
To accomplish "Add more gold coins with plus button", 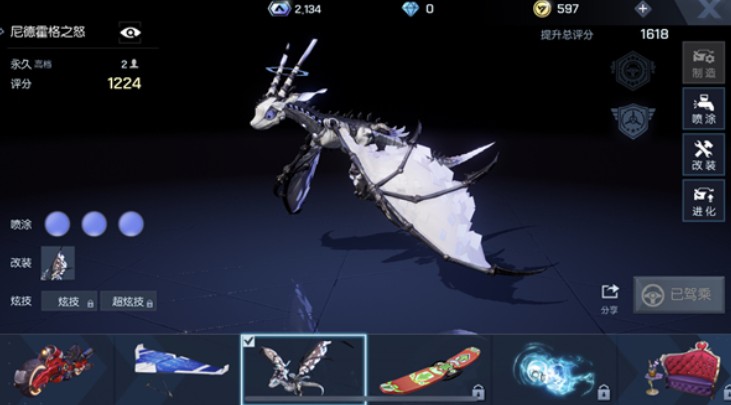I will [642, 9].
